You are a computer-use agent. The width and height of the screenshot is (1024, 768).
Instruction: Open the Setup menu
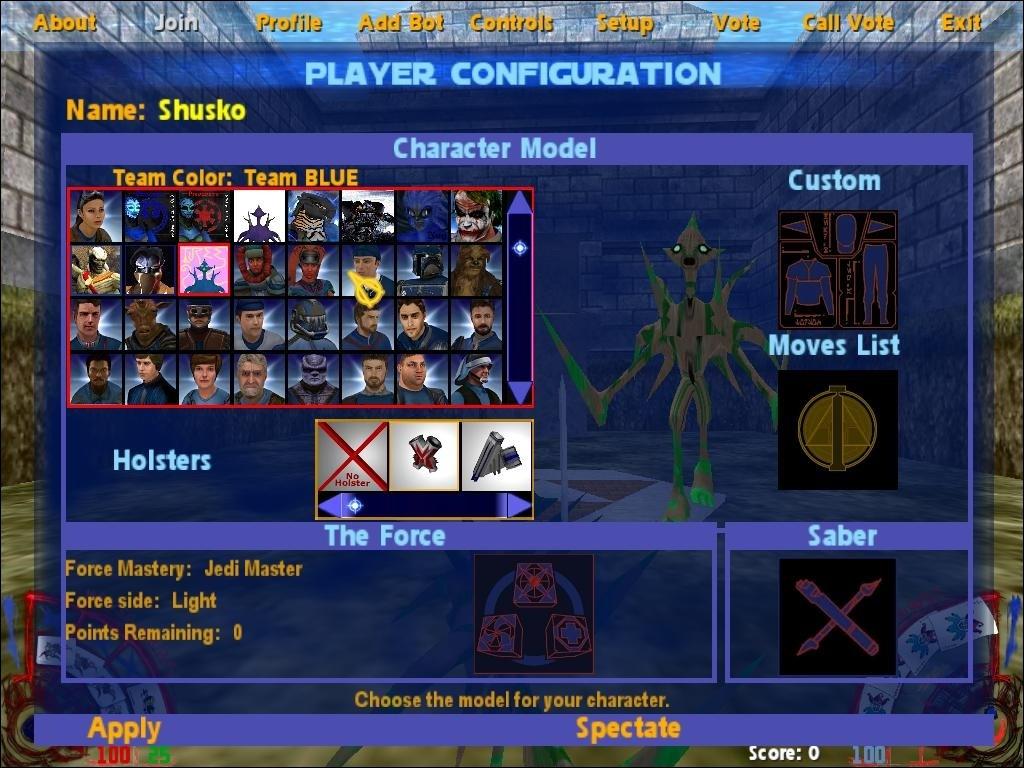point(625,22)
